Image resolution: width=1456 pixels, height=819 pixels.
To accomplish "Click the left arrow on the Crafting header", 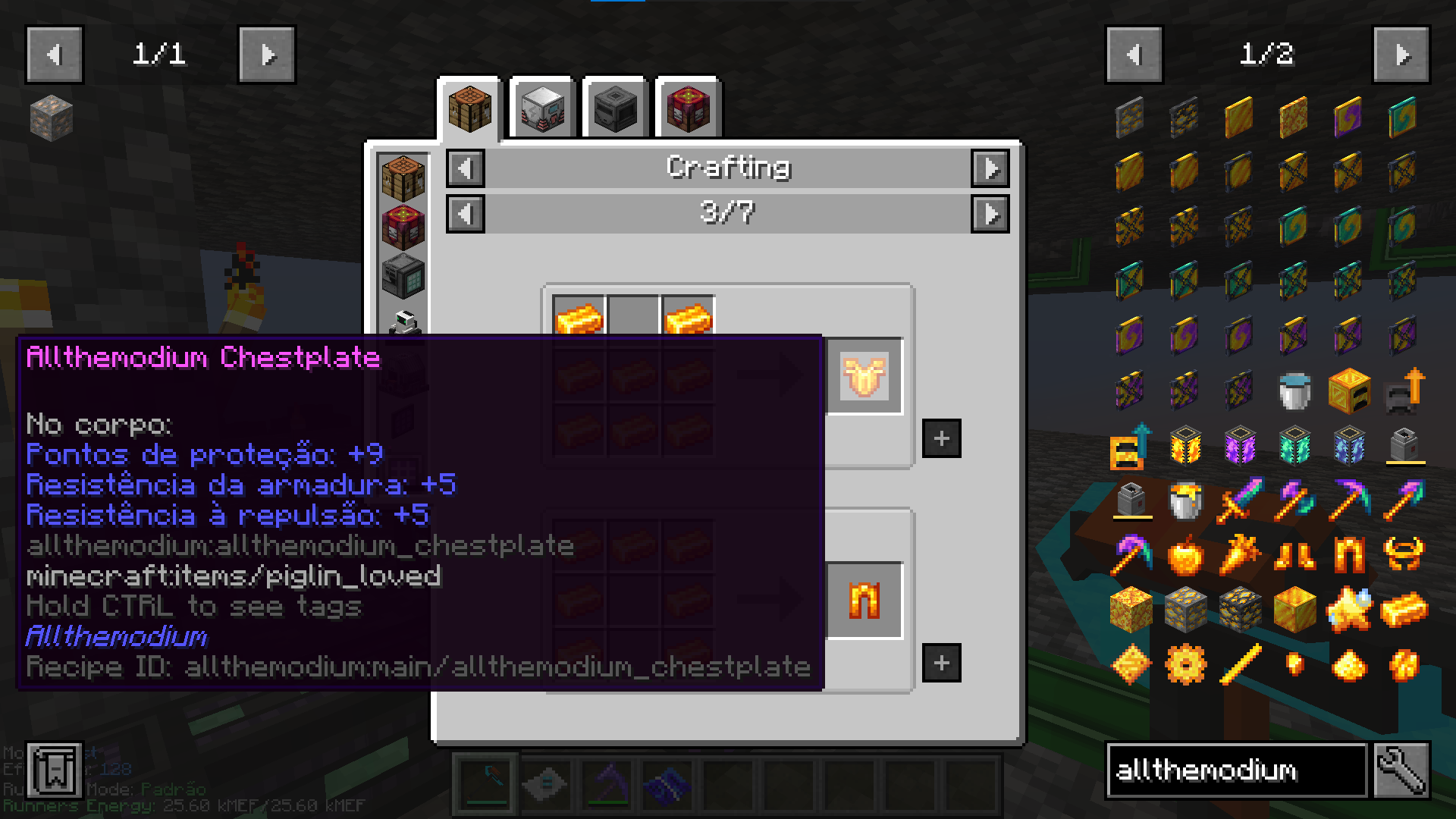I will click(465, 168).
